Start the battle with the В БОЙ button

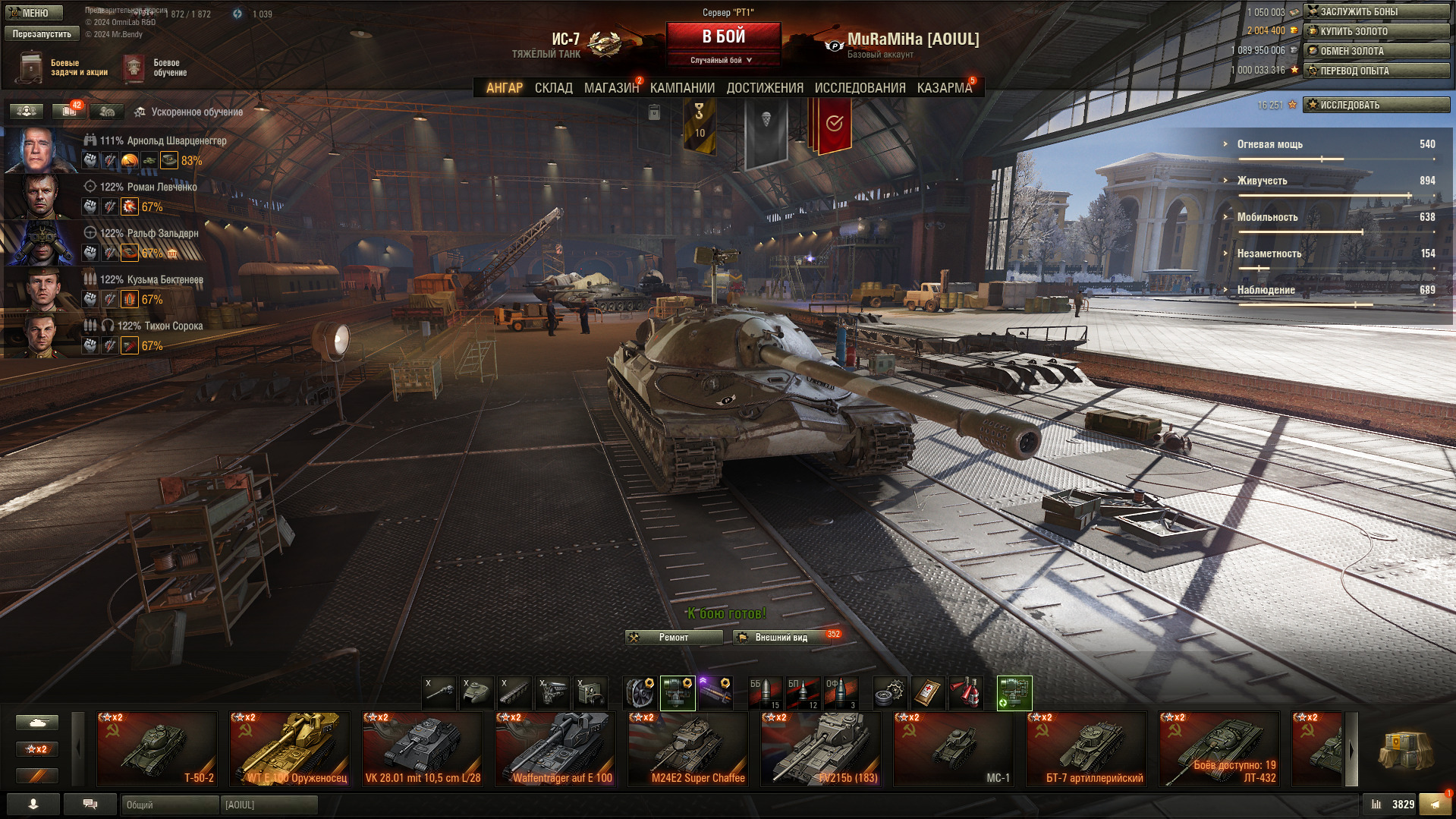pyautogui.click(x=723, y=36)
